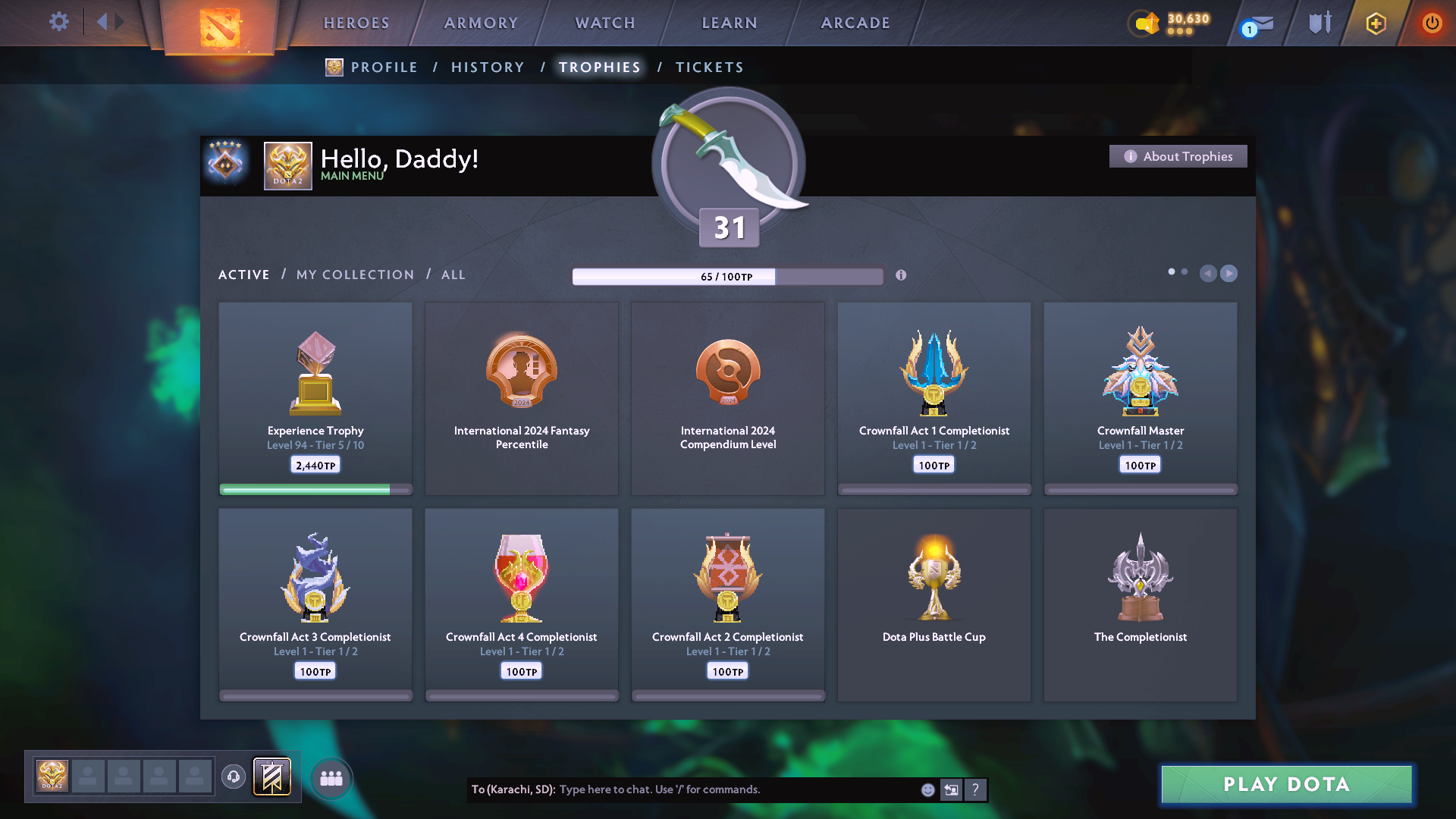Switch to the Learn section
This screenshot has width=1456, height=819.
pyautogui.click(x=730, y=23)
